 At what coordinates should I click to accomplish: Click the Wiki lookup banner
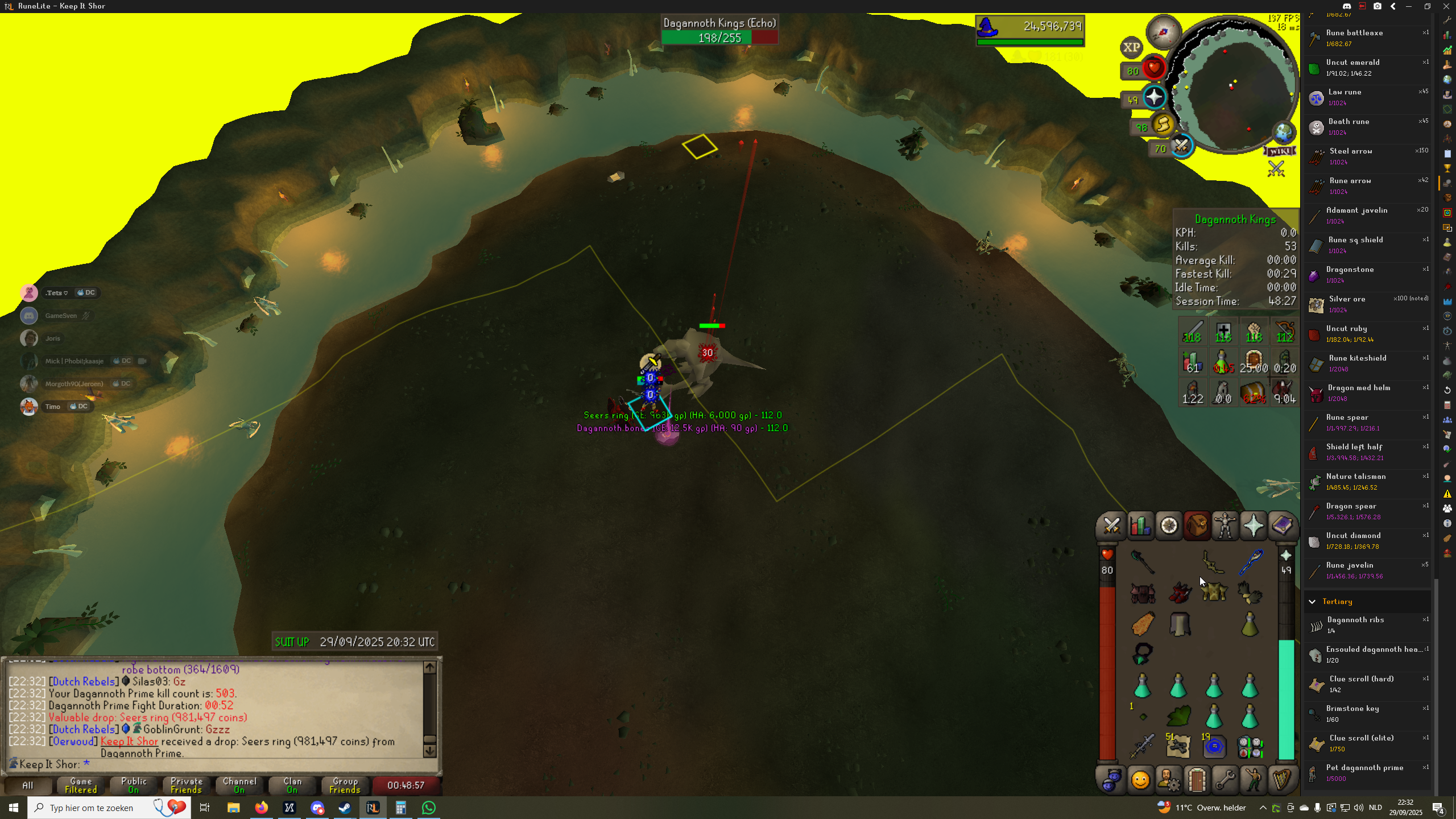1280,151
